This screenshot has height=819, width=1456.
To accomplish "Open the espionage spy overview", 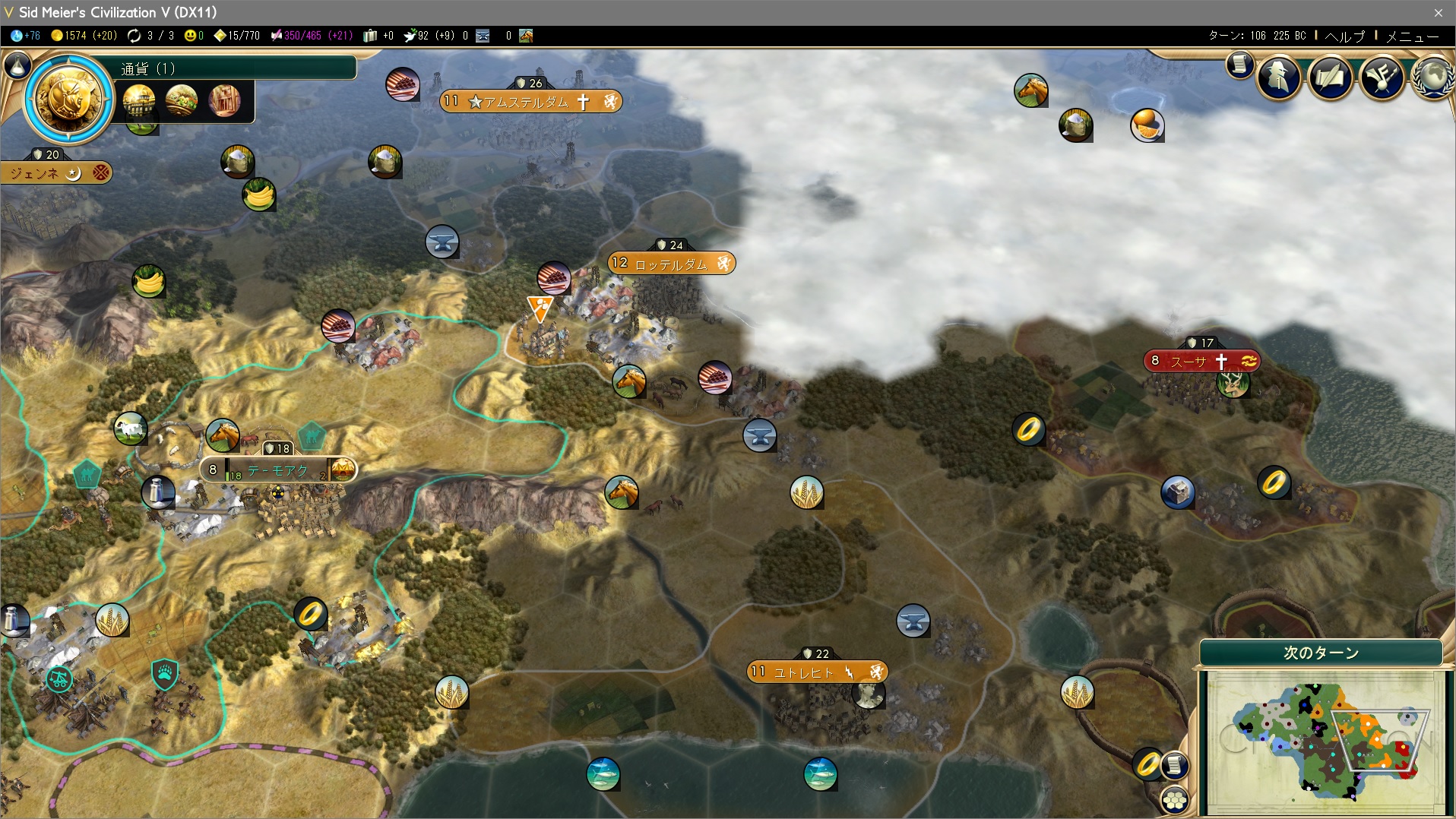I will [x=1279, y=77].
